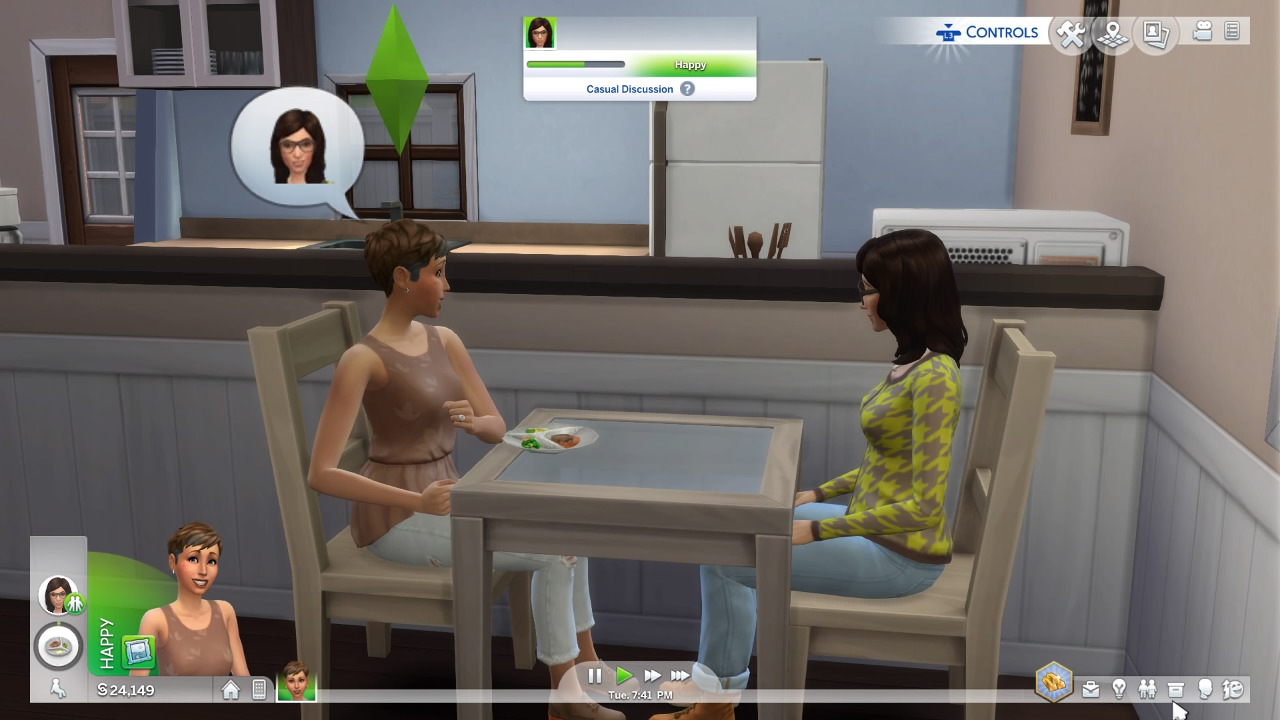Click the green picture moodlet icon
The image size is (1280, 720).
[x=137, y=652]
